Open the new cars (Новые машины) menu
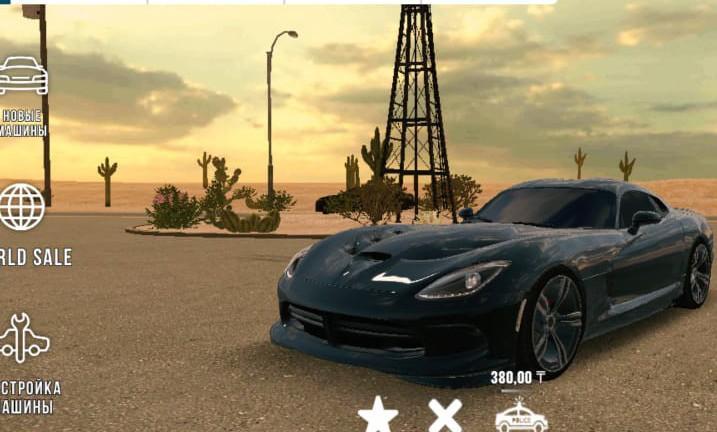This screenshot has height=432, width=717. [22, 77]
